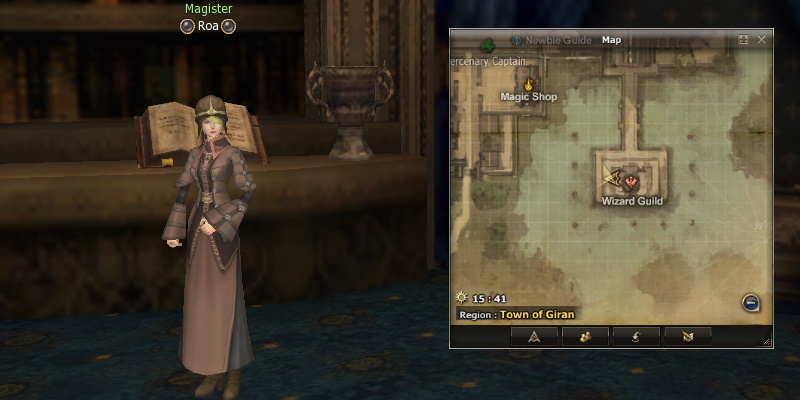Image resolution: width=800 pixels, height=400 pixels.
Task: Click the Magic Shop flame marker
Action: [x=528, y=85]
